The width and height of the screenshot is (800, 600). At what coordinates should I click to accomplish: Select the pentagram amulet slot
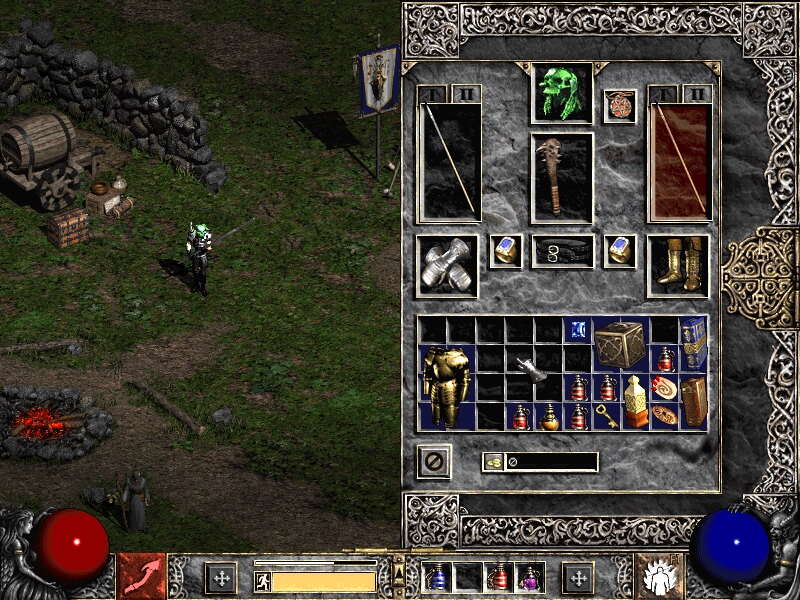[x=619, y=106]
